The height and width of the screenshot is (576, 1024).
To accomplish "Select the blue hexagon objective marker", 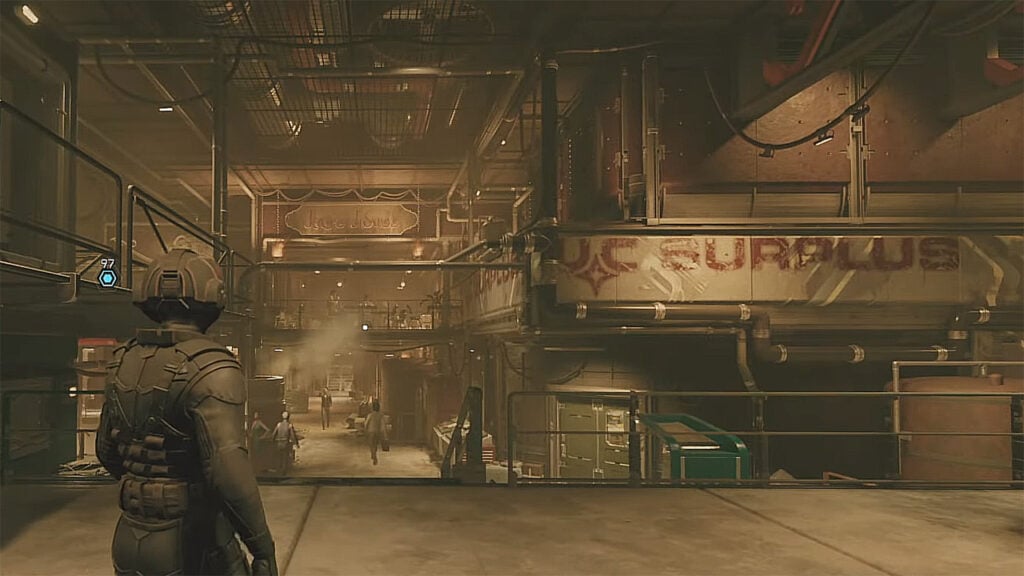I will pos(107,277).
